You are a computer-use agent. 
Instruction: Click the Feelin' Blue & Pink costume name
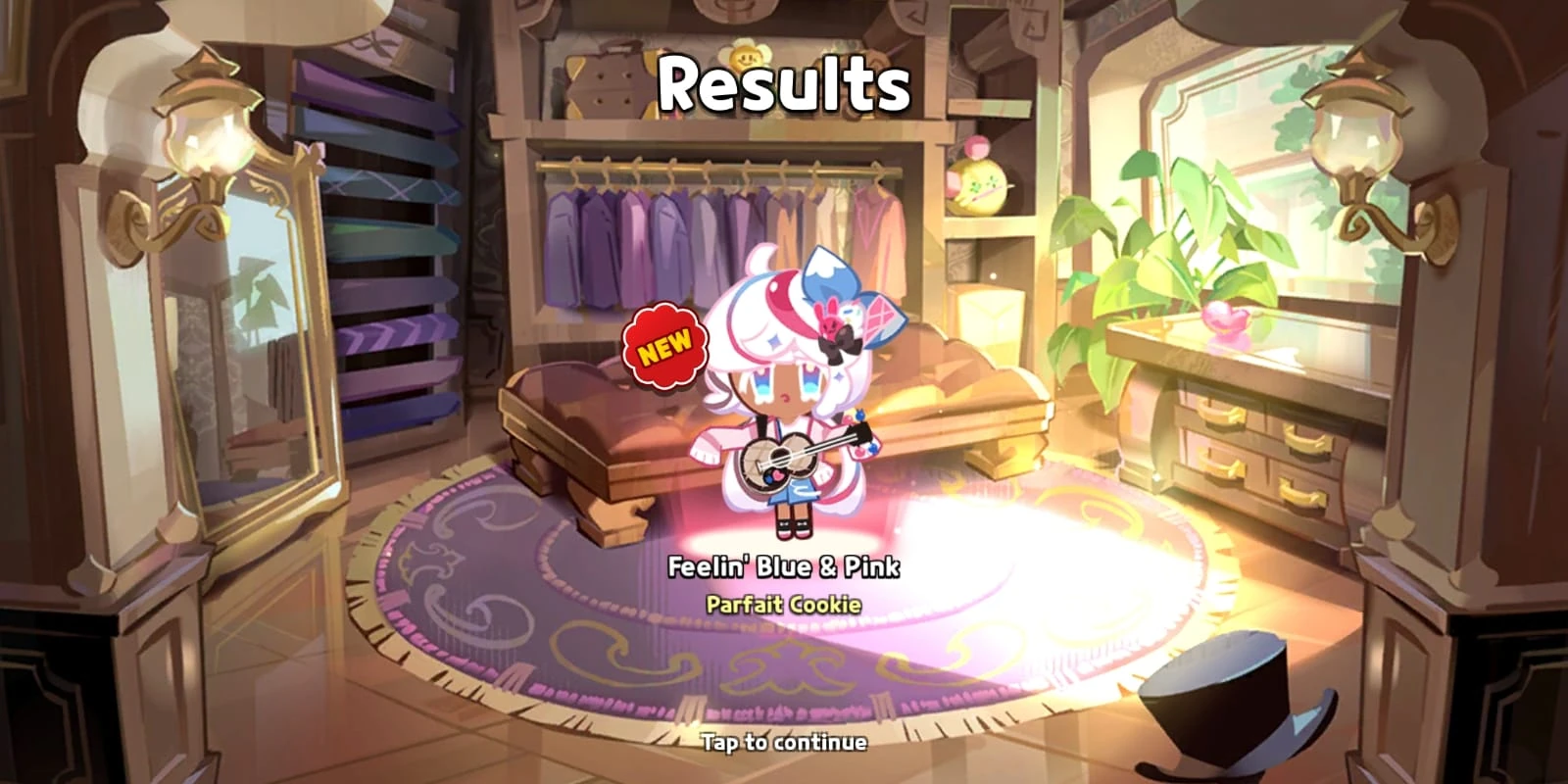pos(786,566)
